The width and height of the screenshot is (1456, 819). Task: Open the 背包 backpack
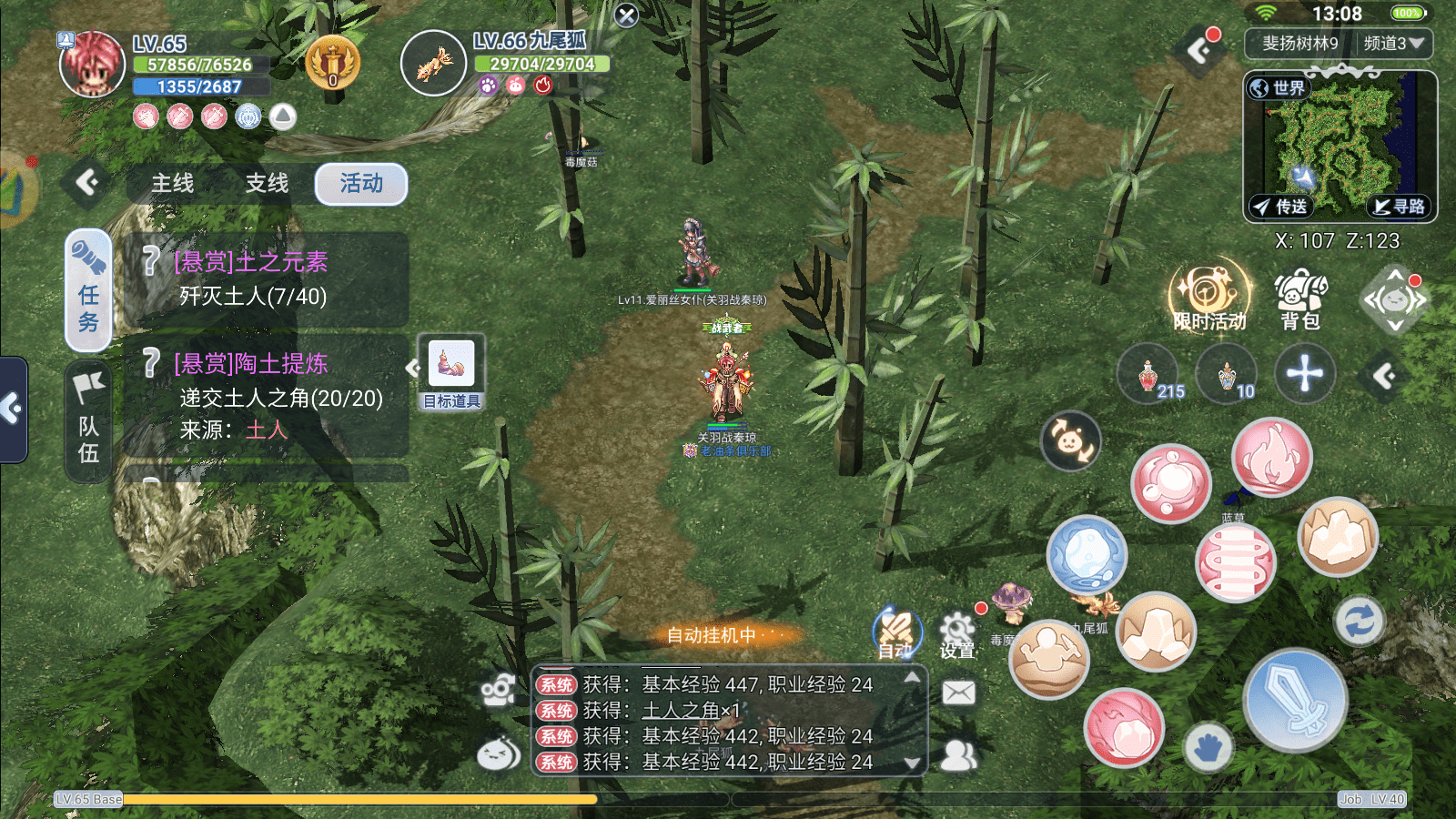pos(1300,299)
